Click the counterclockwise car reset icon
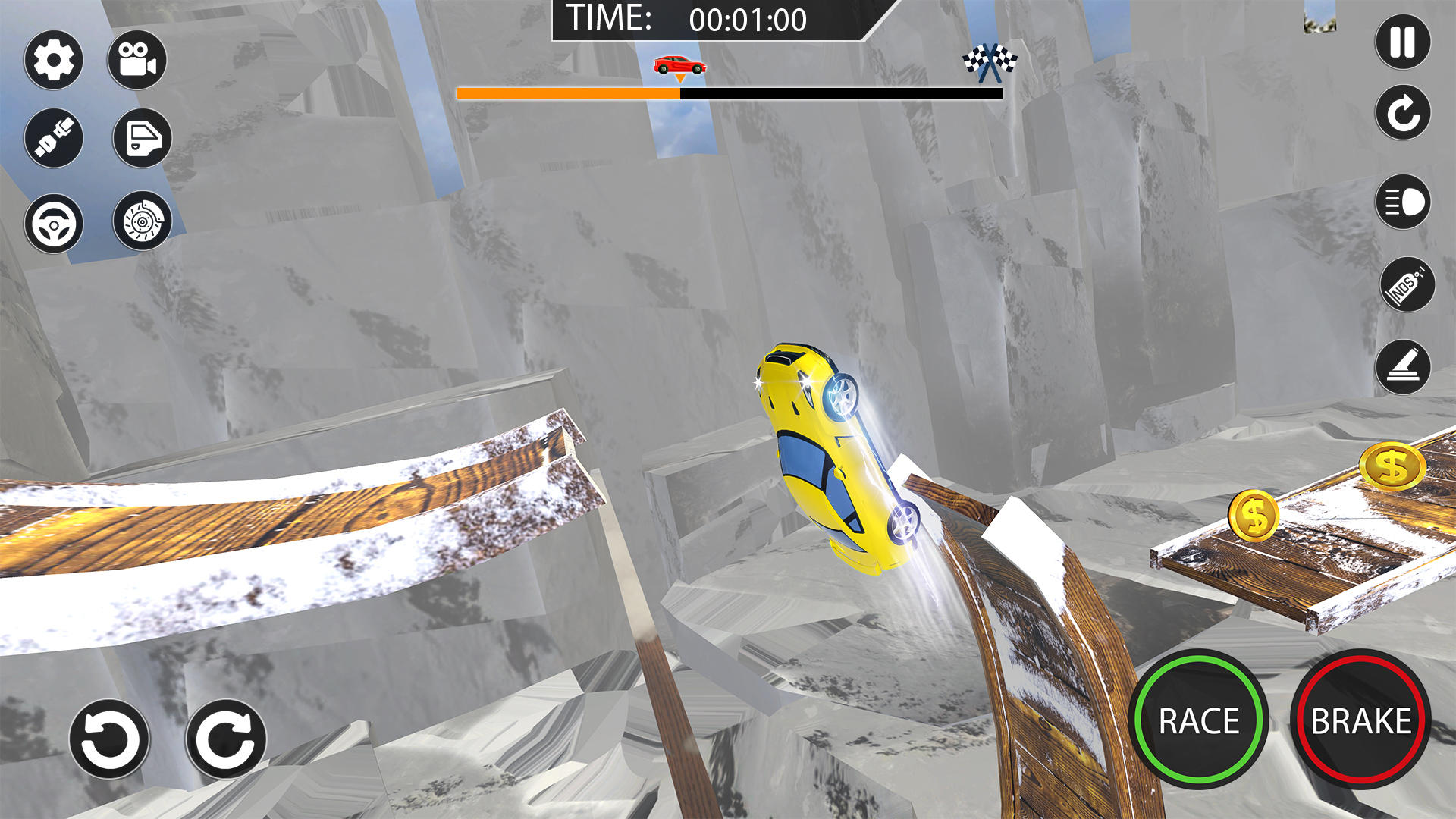The image size is (1456, 819). [110, 736]
